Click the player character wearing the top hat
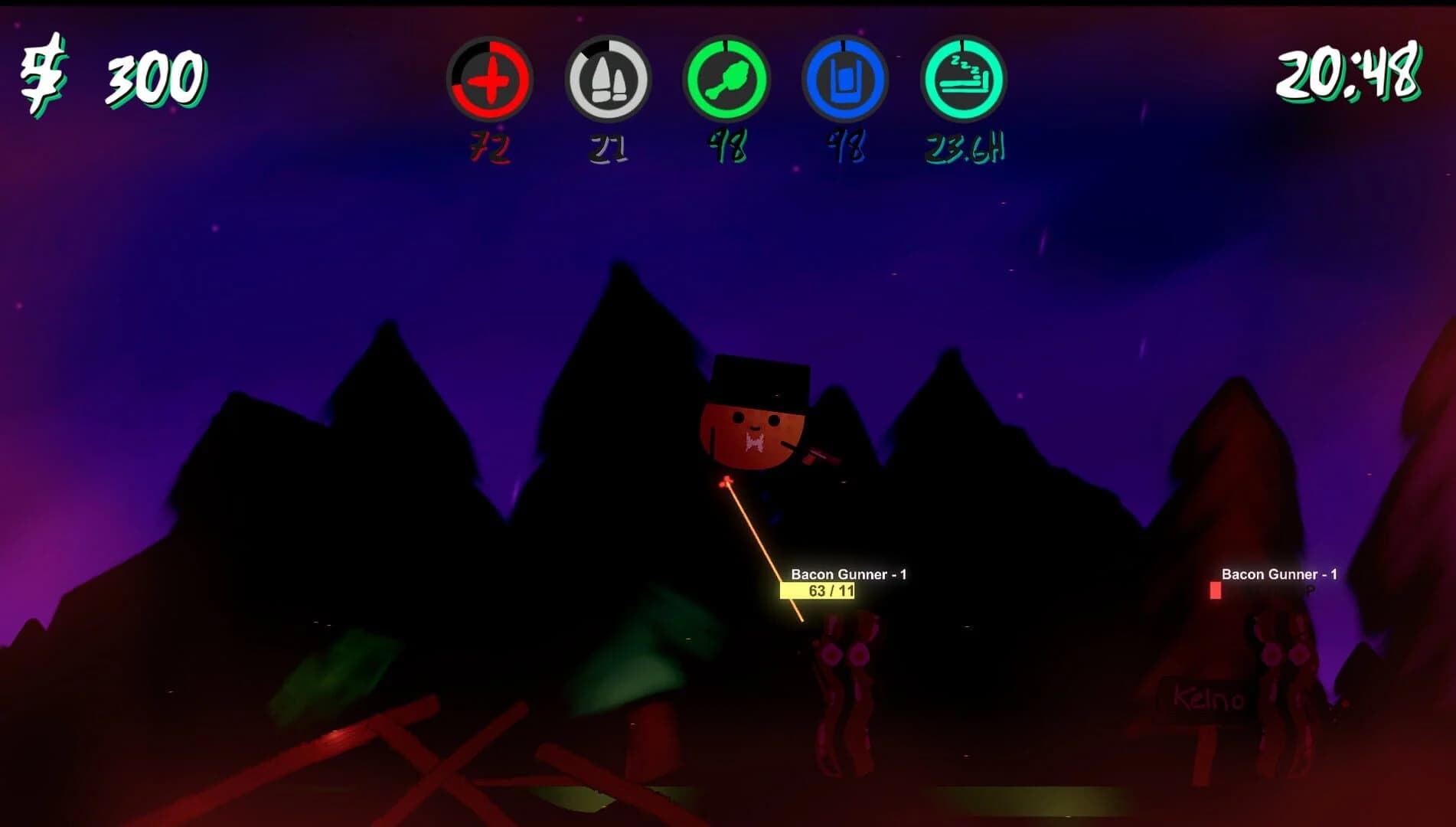The width and height of the screenshot is (1456, 827). click(x=754, y=421)
